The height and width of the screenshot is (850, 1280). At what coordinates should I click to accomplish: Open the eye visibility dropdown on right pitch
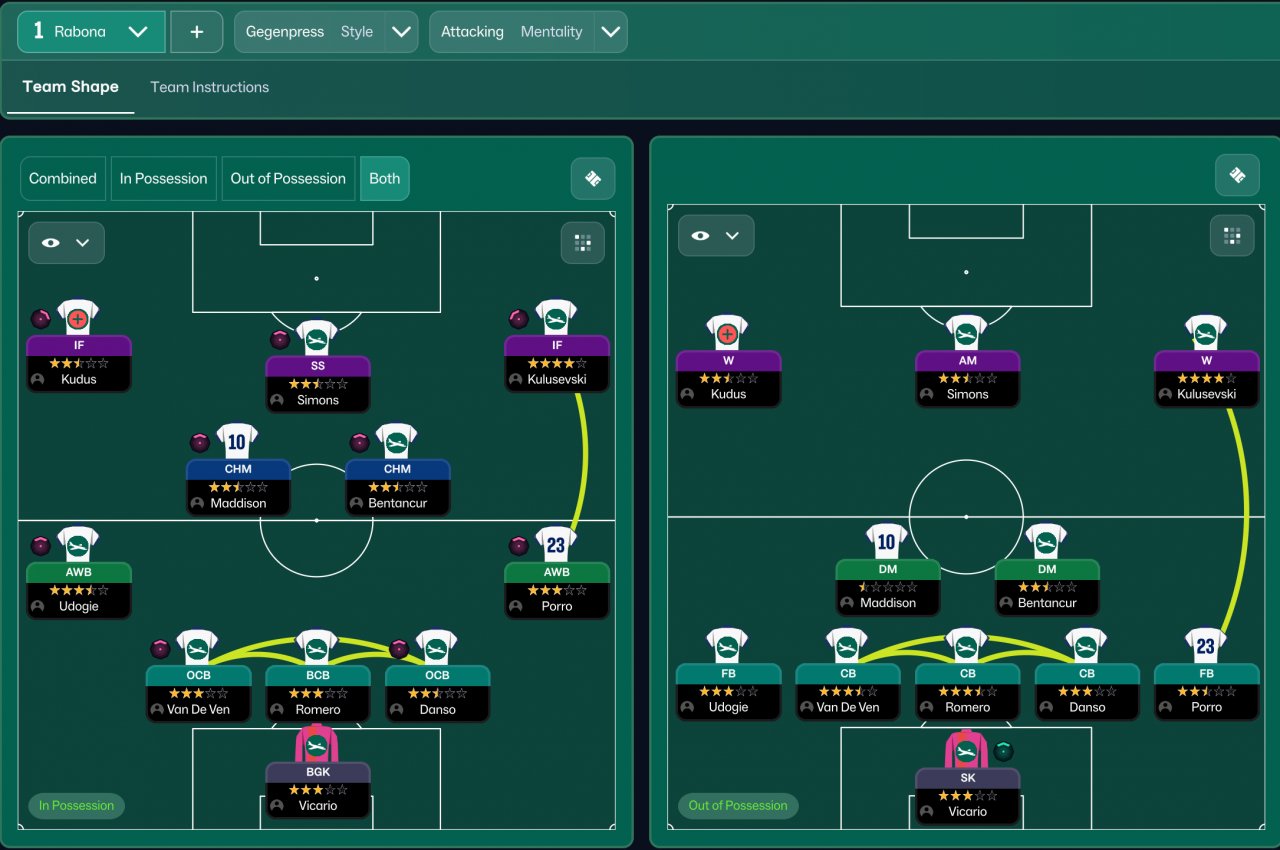point(716,236)
